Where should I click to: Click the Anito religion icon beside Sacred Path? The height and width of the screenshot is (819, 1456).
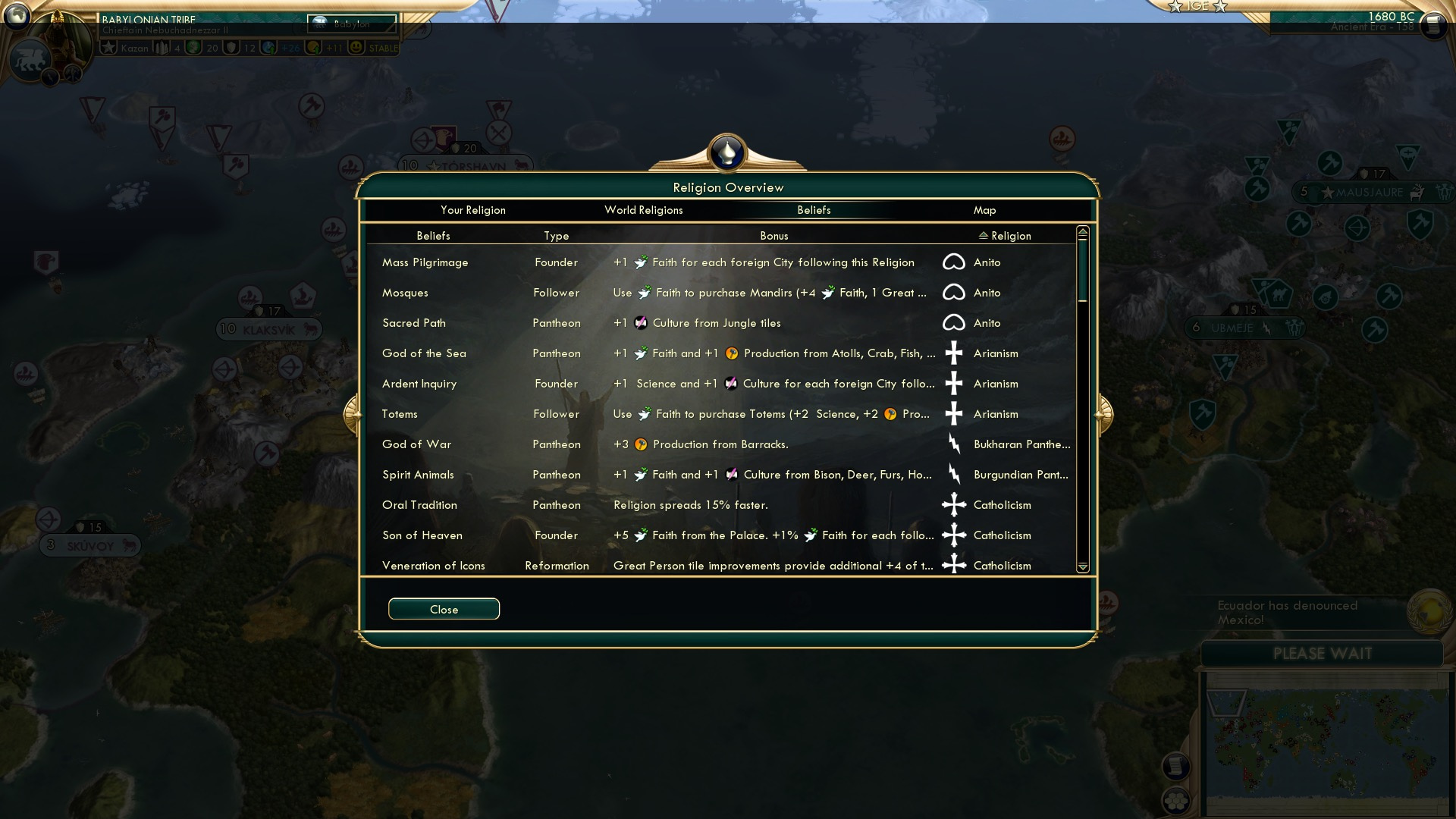(x=955, y=322)
